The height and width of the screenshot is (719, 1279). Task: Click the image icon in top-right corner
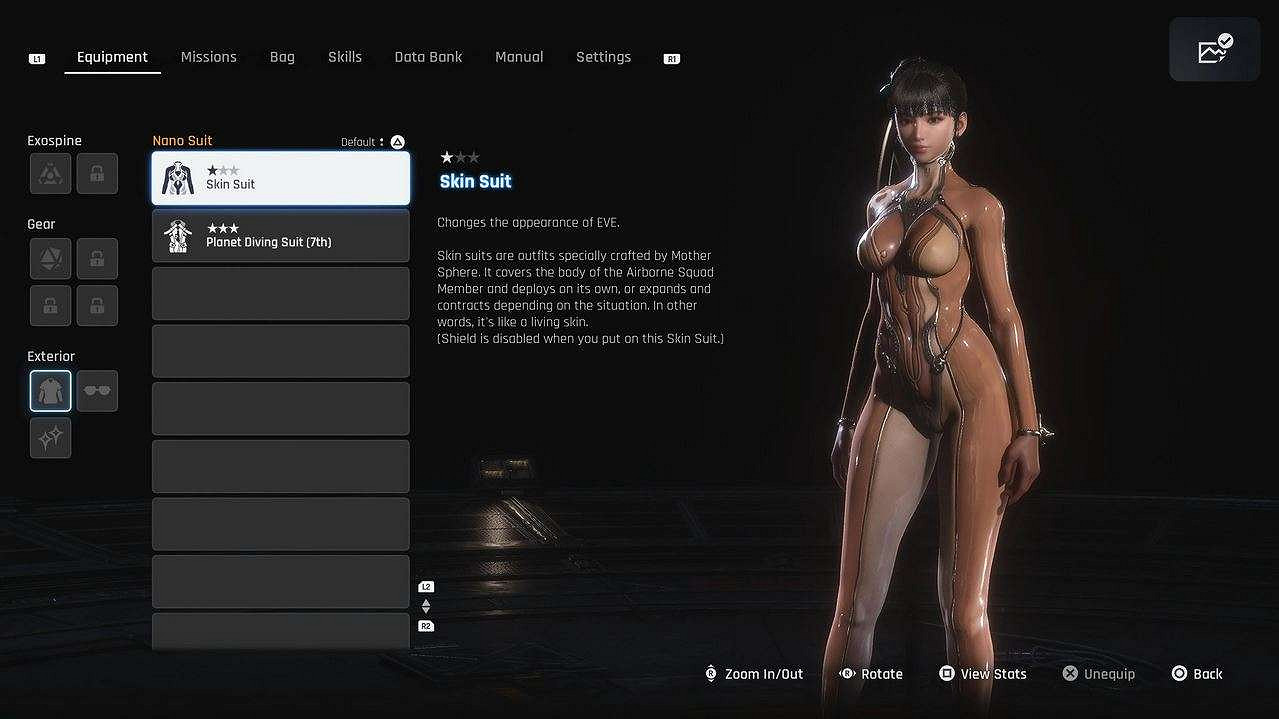coord(1214,50)
